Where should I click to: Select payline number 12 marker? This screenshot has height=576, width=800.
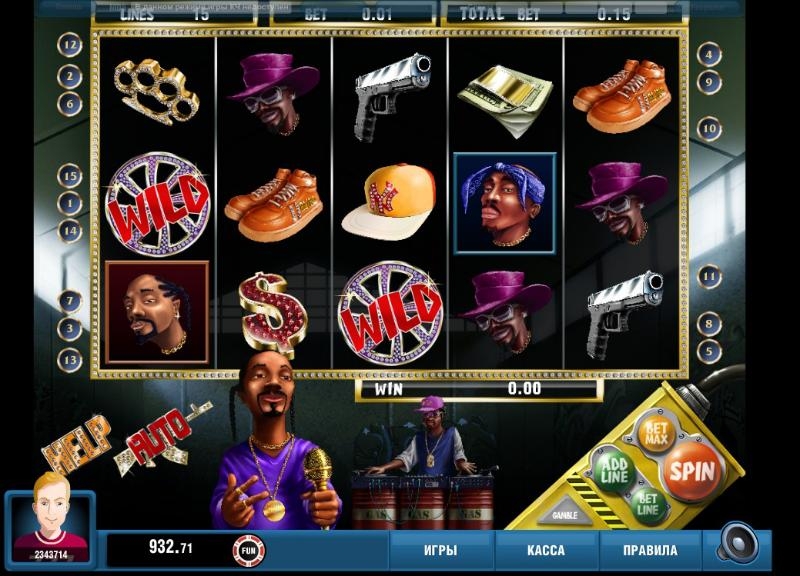click(x=70, y=45)
